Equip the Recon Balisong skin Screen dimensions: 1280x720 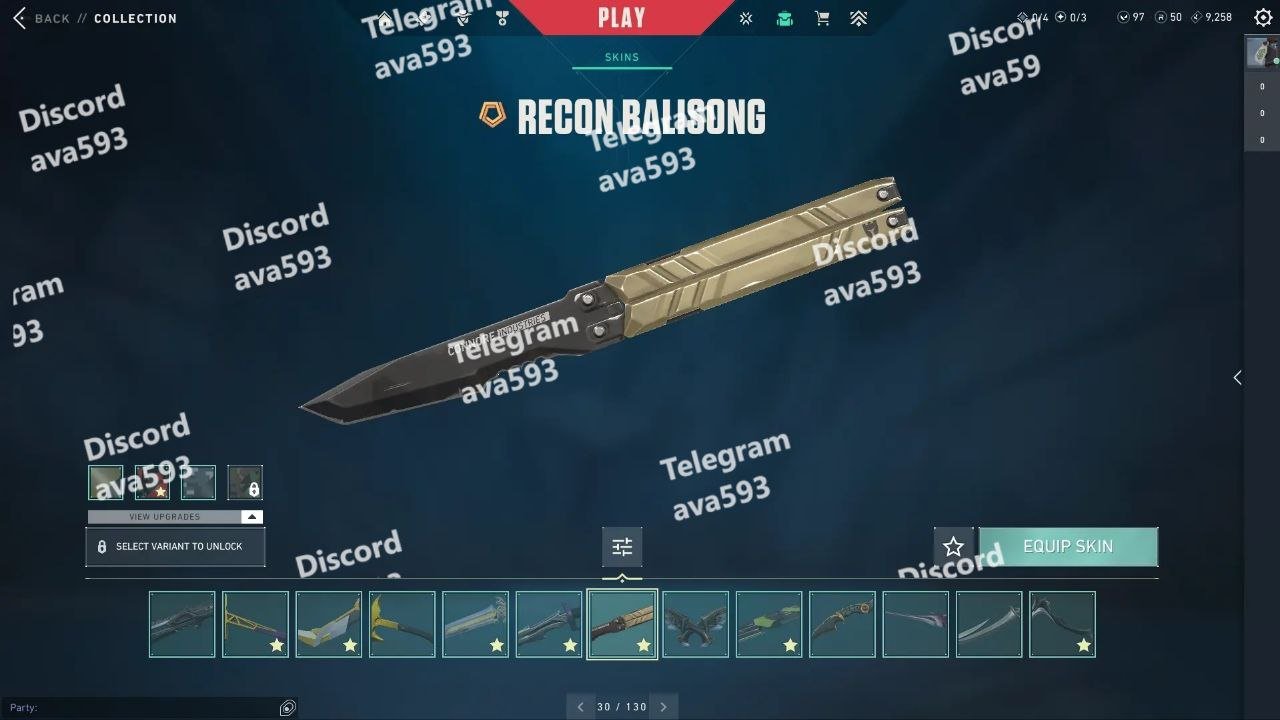coord(1068,547)
